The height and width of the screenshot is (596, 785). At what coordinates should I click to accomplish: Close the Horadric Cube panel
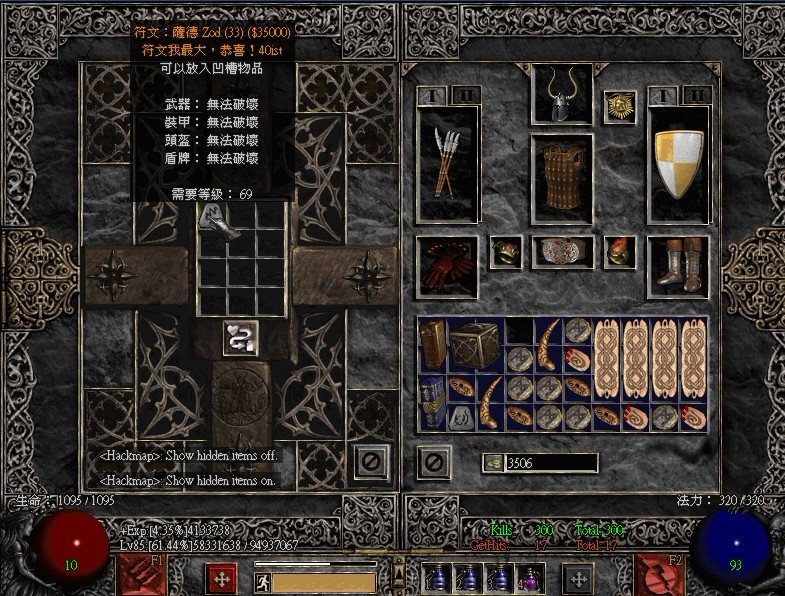point(371,461)
